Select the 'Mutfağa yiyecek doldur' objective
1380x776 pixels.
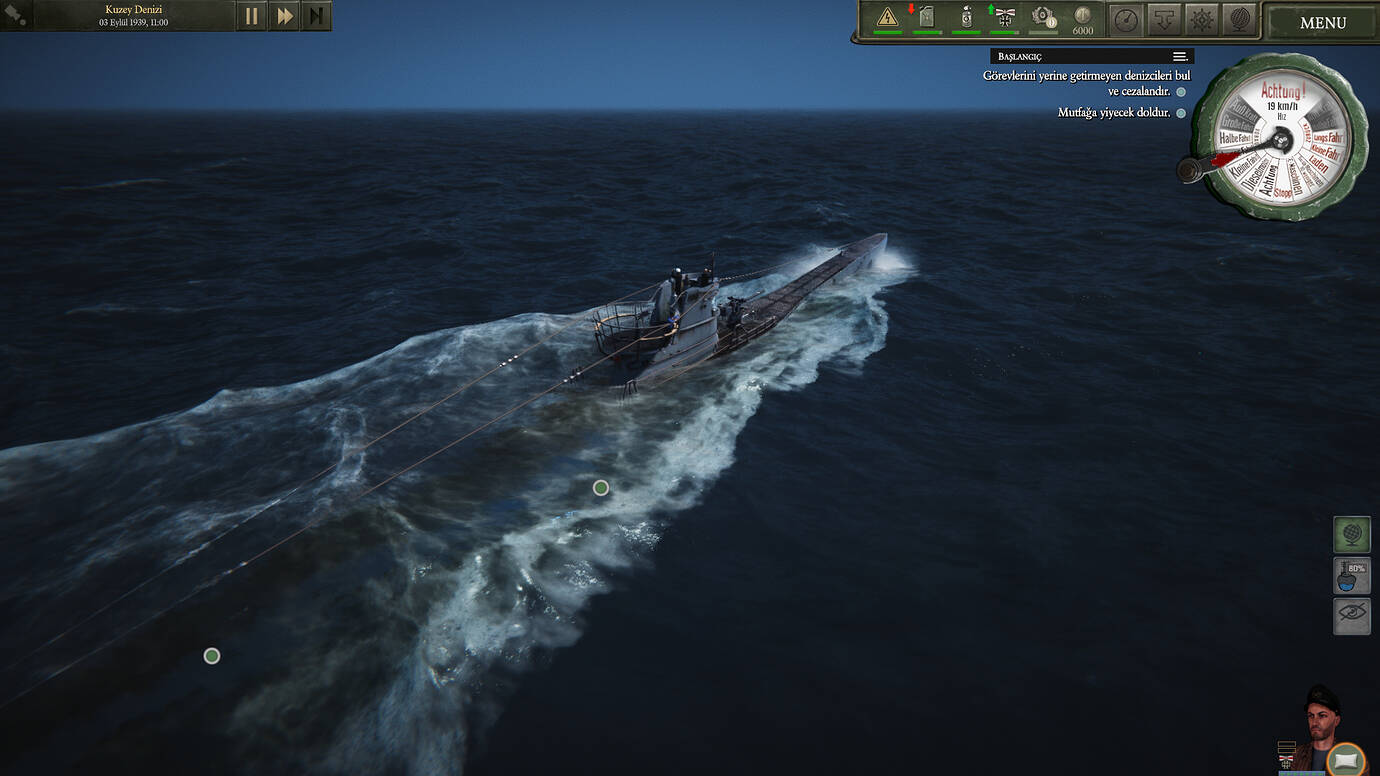pyautogui.click(x=1113, y=113)
